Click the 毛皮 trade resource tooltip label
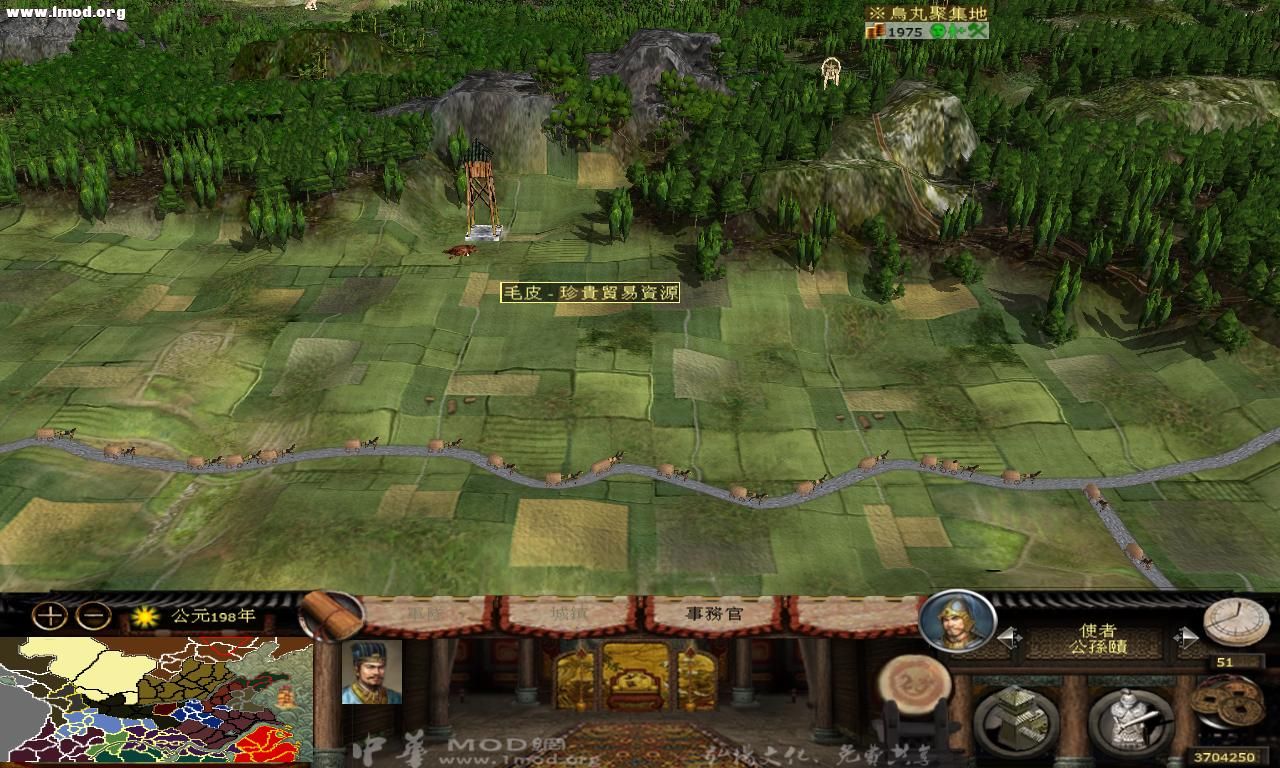The height and width of the screenshot is (768, 1280). [590, 294]
